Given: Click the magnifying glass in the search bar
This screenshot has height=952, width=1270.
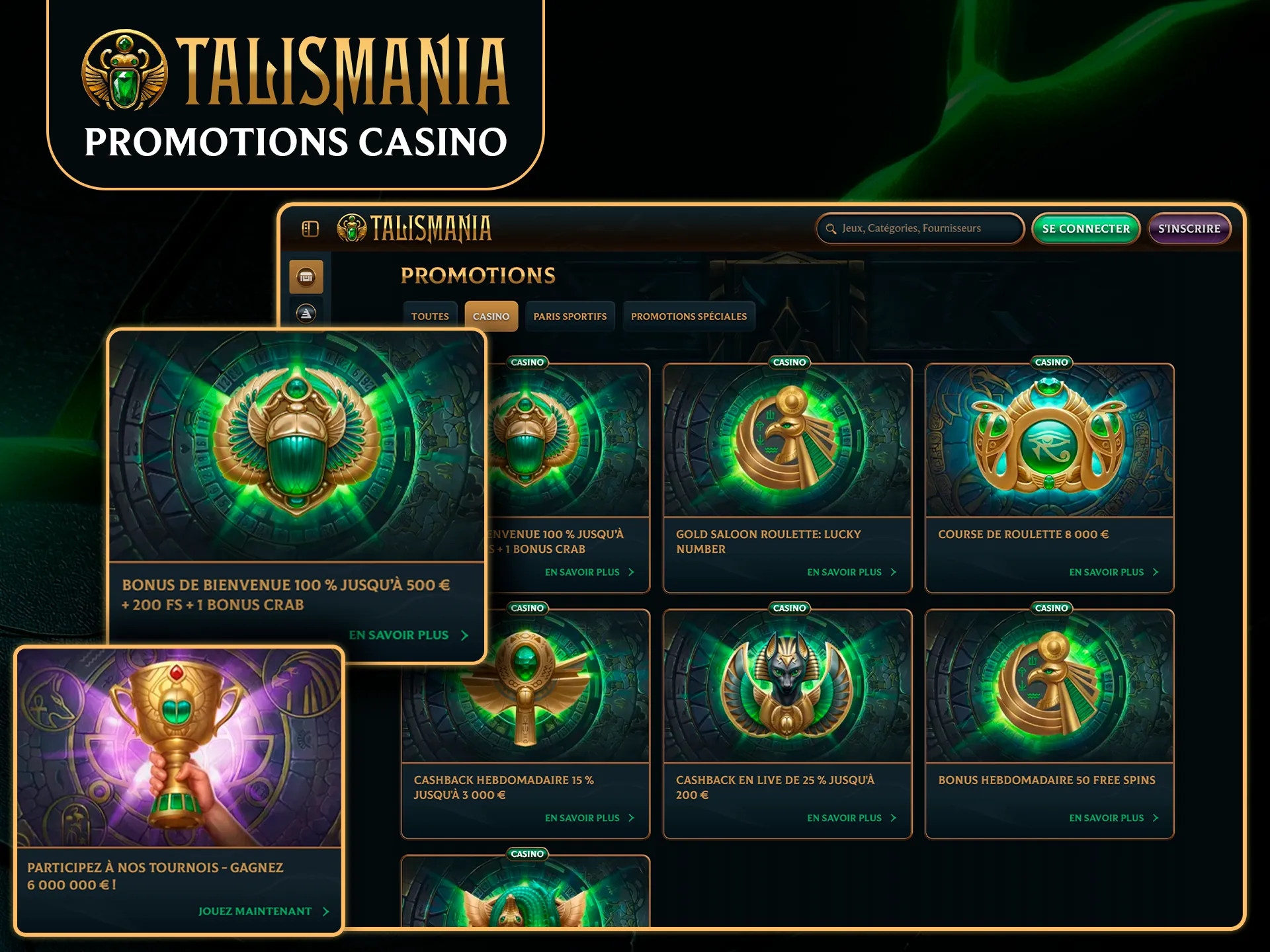Looking at the screenshot, I should (x=831, y=229).
